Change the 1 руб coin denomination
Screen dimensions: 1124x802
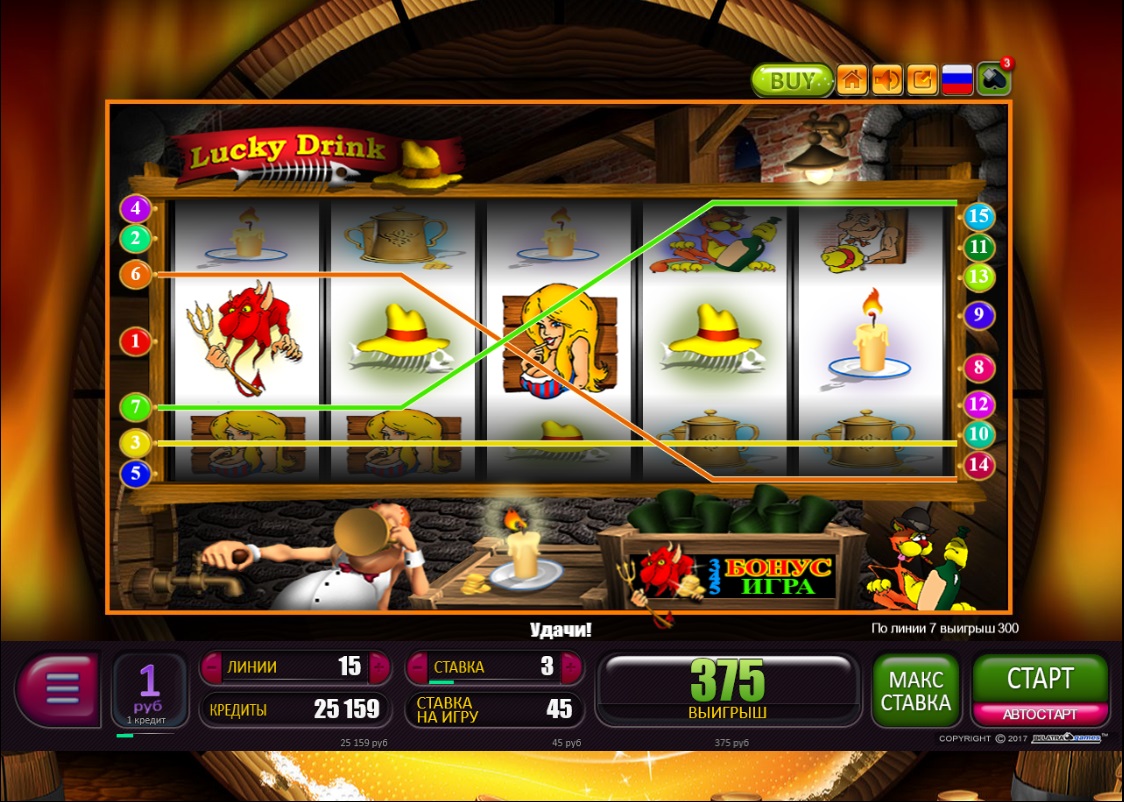point(149,689)
